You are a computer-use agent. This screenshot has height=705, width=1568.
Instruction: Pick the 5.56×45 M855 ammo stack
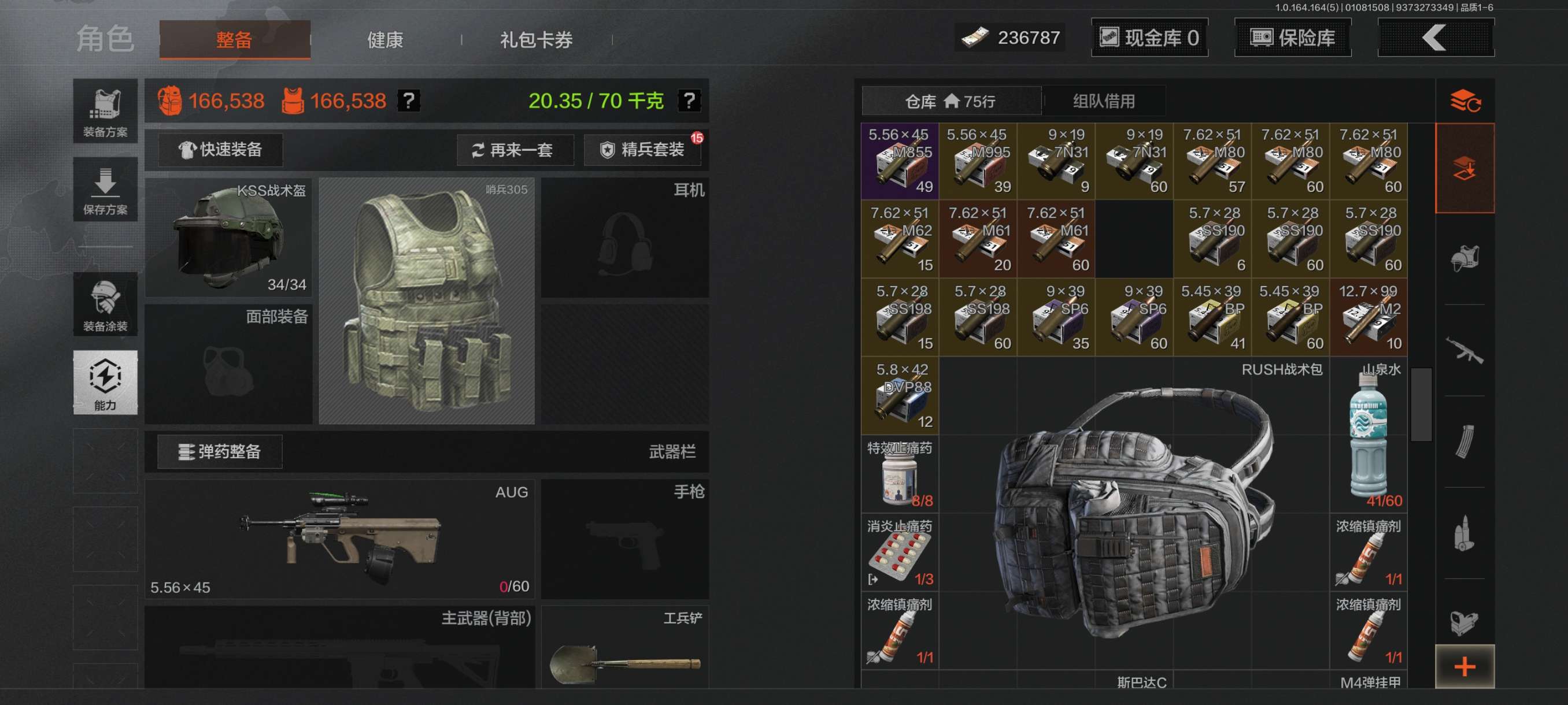coord(899,161)
